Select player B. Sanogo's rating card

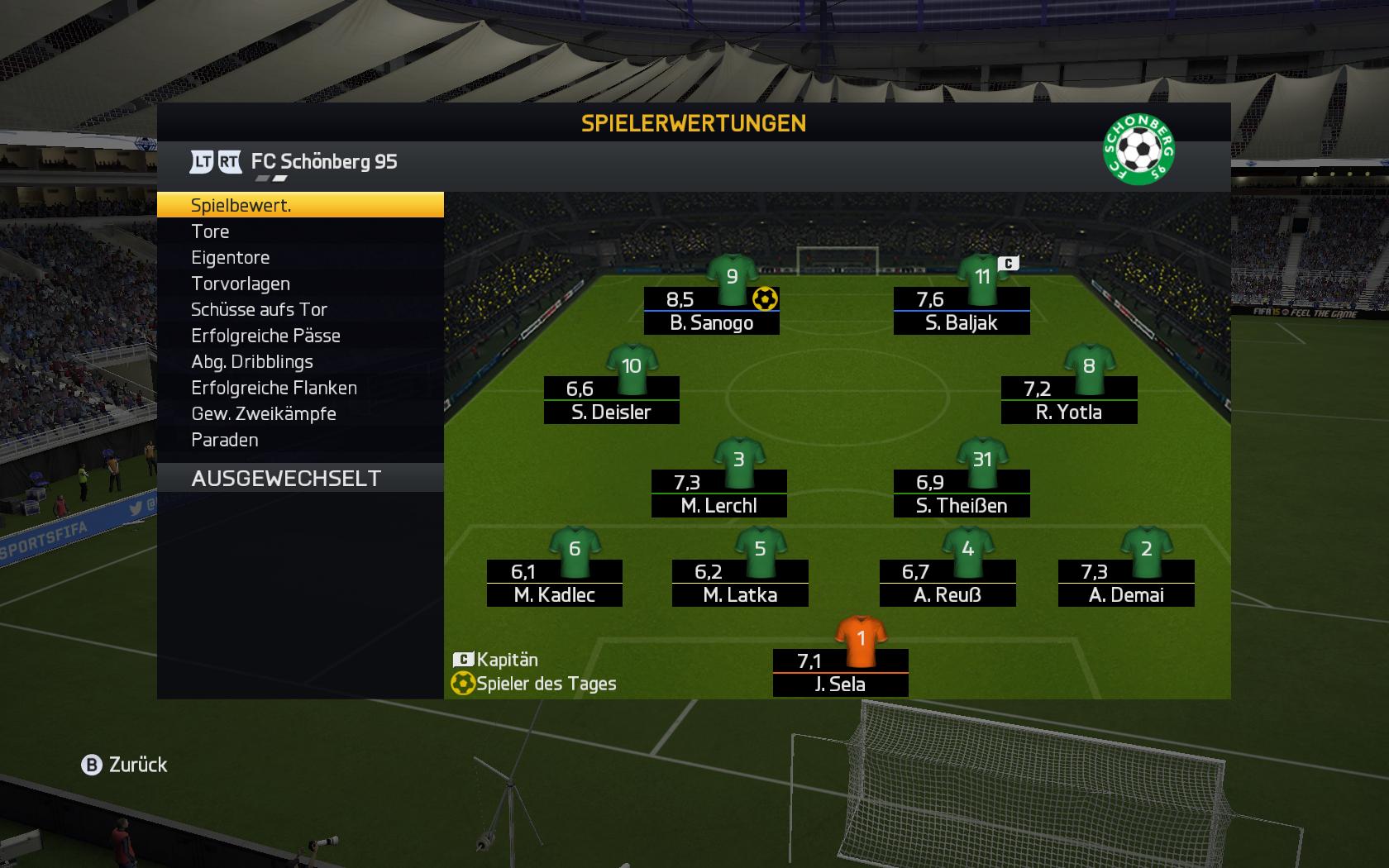(x=711, y=311)
